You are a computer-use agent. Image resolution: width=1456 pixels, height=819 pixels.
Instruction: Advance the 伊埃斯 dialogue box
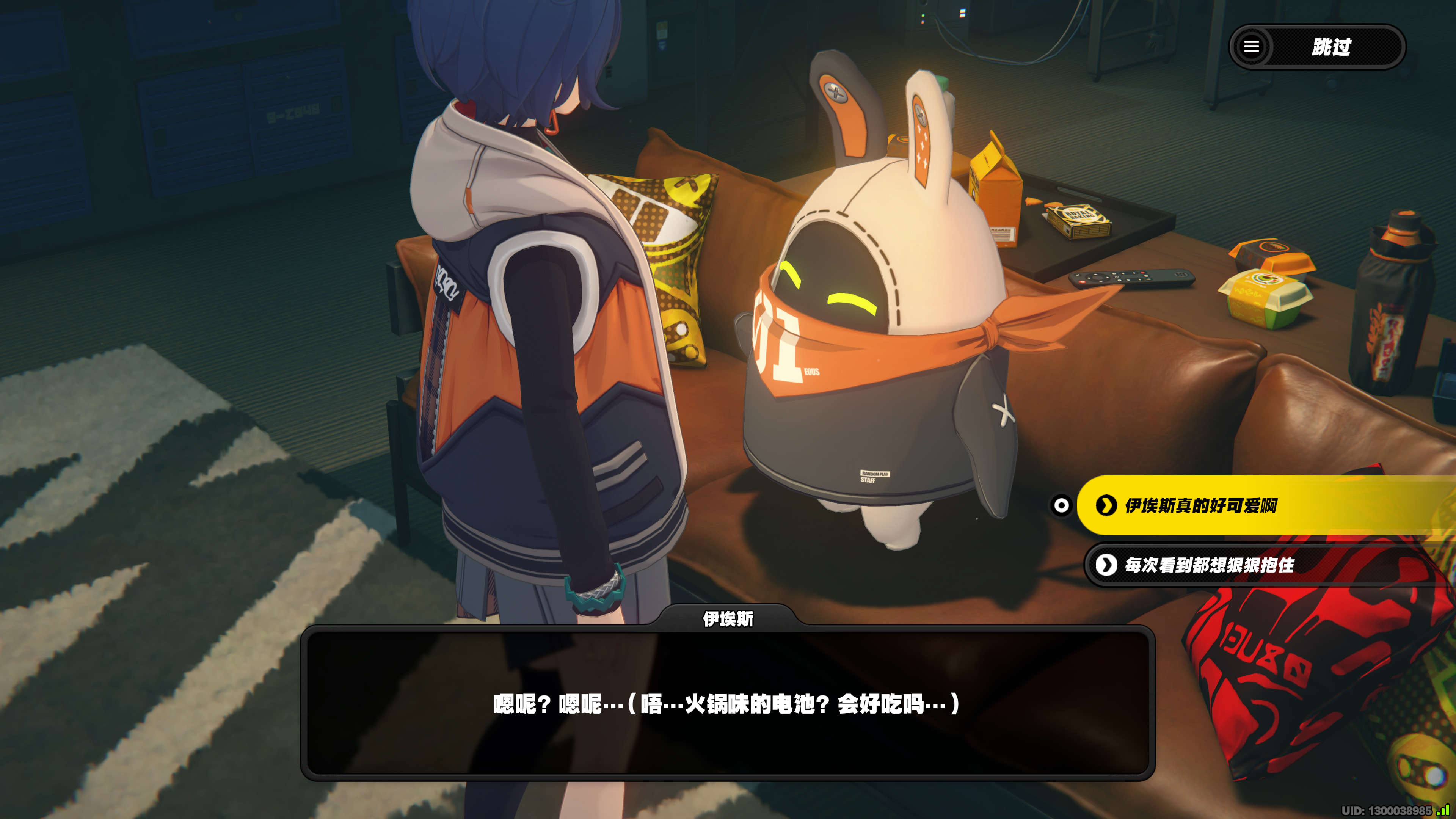point(727,703)
